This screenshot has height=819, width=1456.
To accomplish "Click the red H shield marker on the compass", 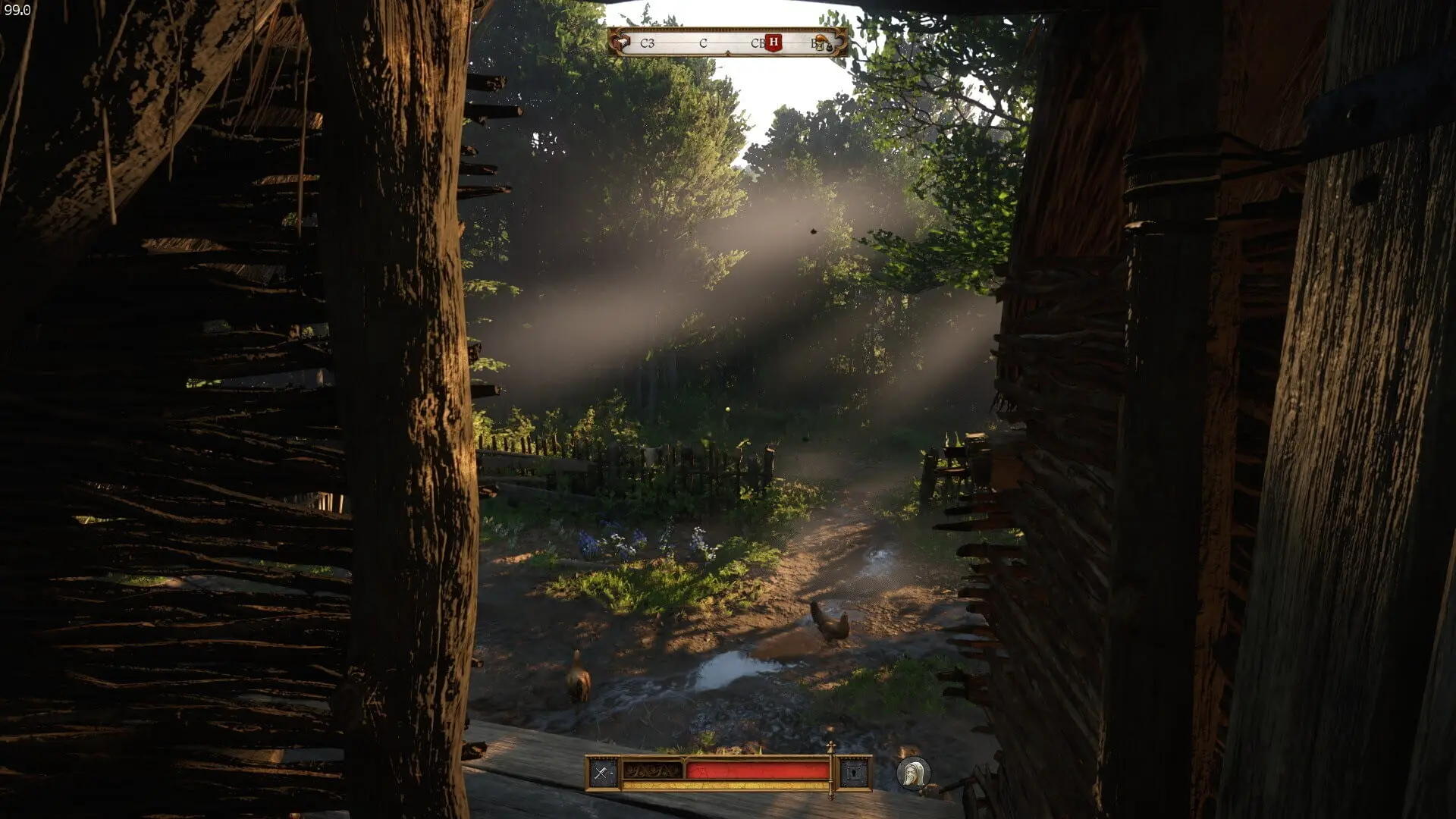I will (773, 42).
